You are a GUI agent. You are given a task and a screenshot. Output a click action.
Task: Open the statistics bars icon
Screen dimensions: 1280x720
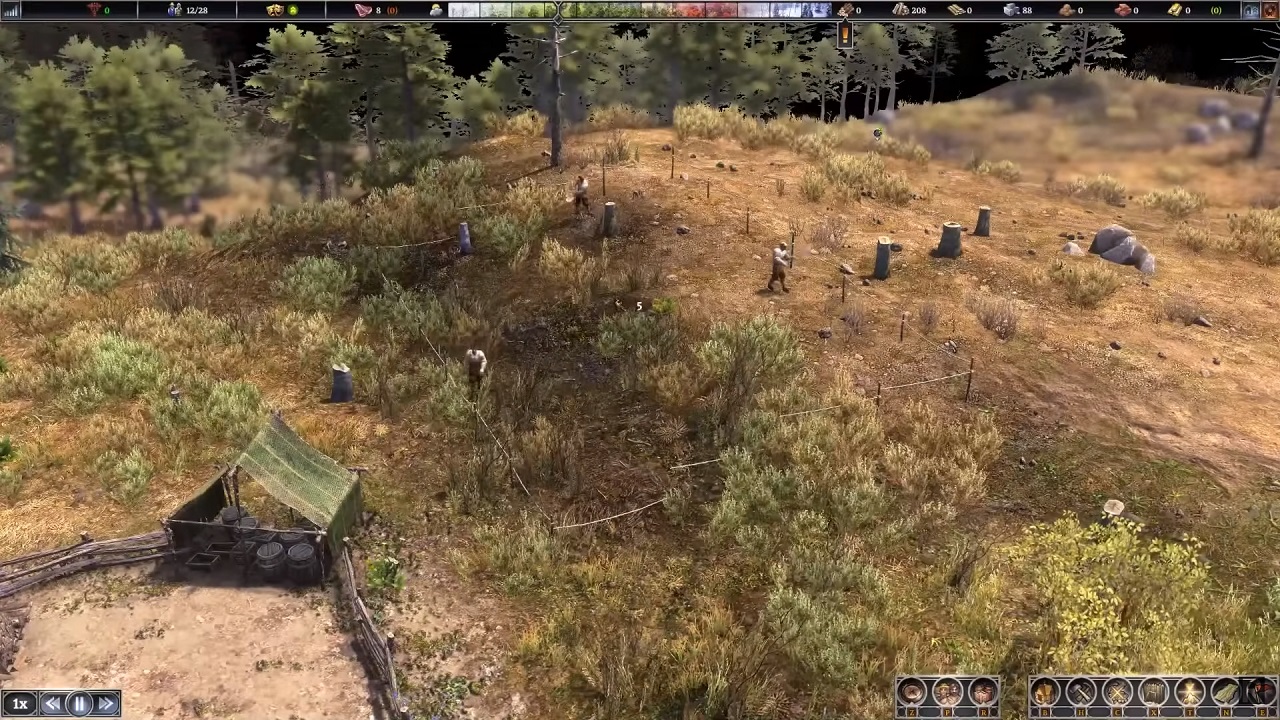tap(12, 10)
